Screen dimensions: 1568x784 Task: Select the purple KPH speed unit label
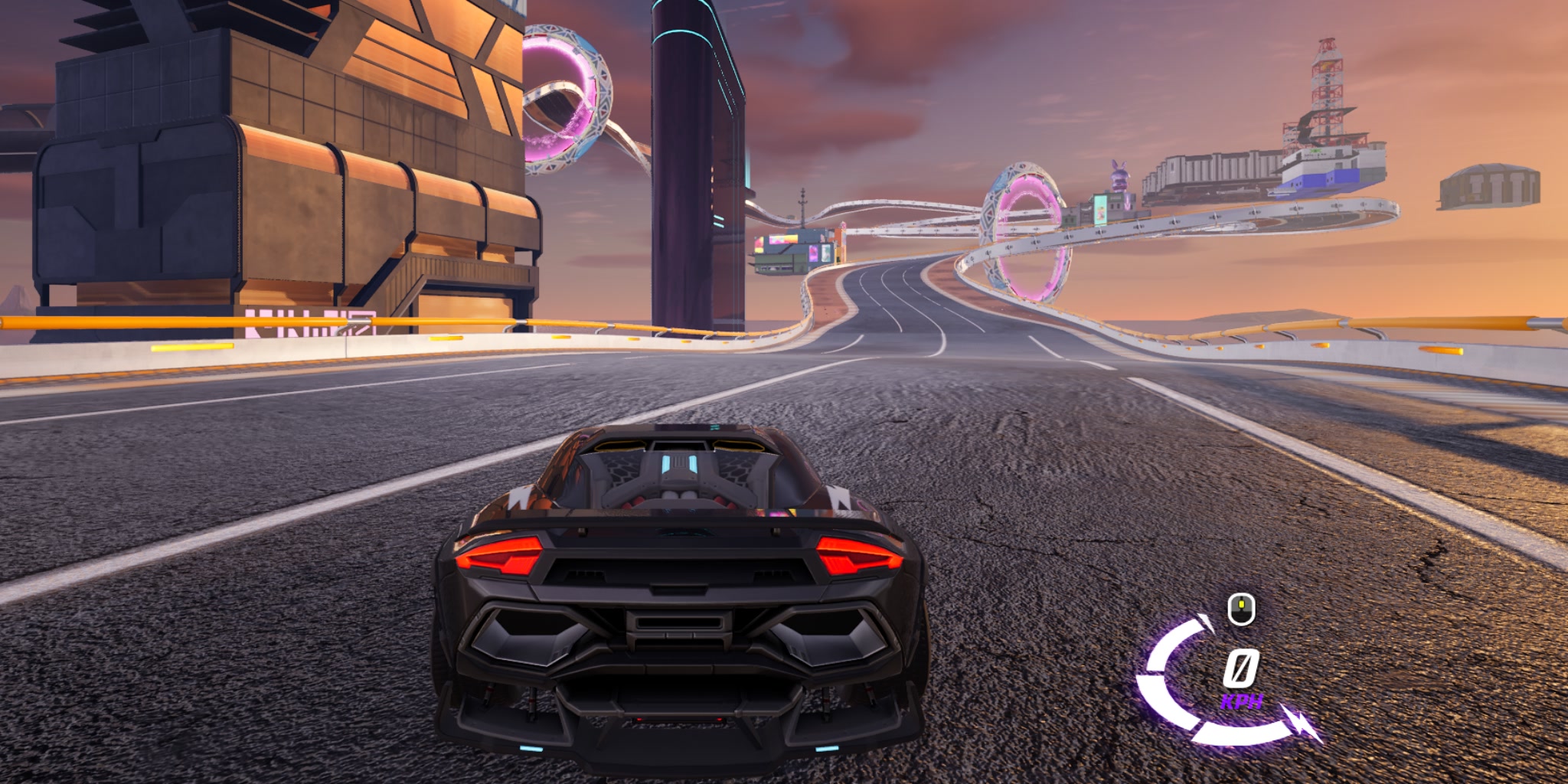pos(1242,701)
